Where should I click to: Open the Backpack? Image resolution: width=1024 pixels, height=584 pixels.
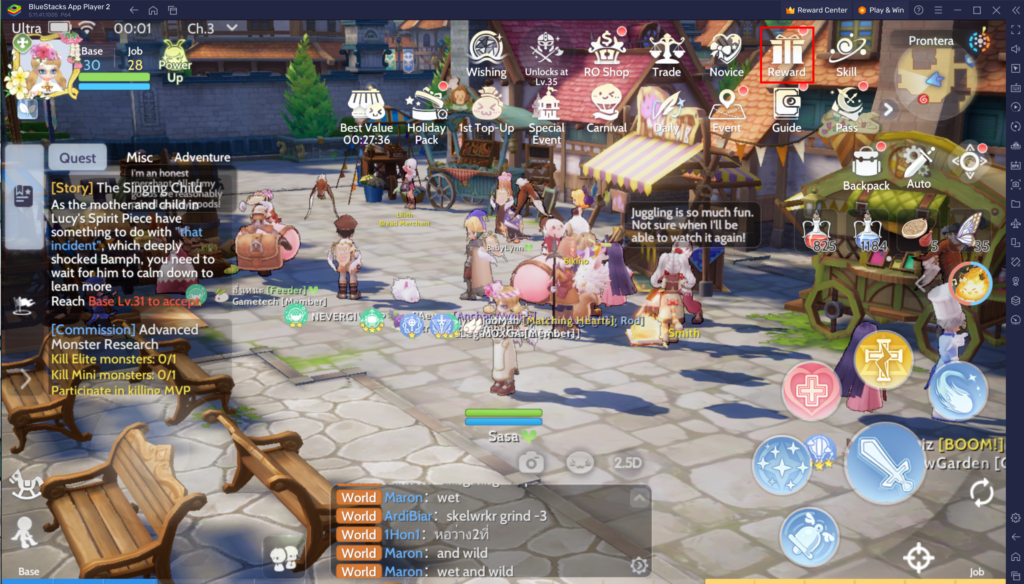(x=866, y=166)
